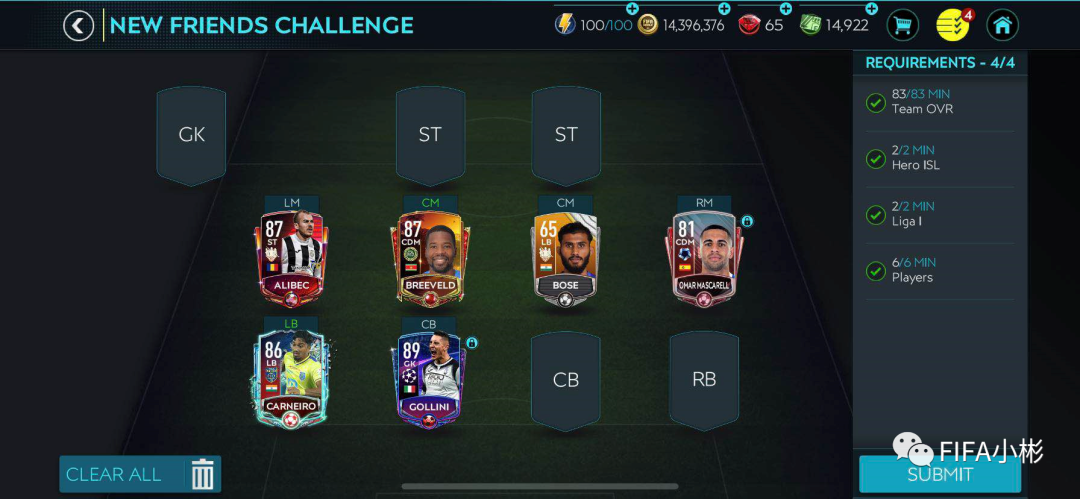Open the yellow checklist quests icon
Screen dimensions: 1080x499
953,25
